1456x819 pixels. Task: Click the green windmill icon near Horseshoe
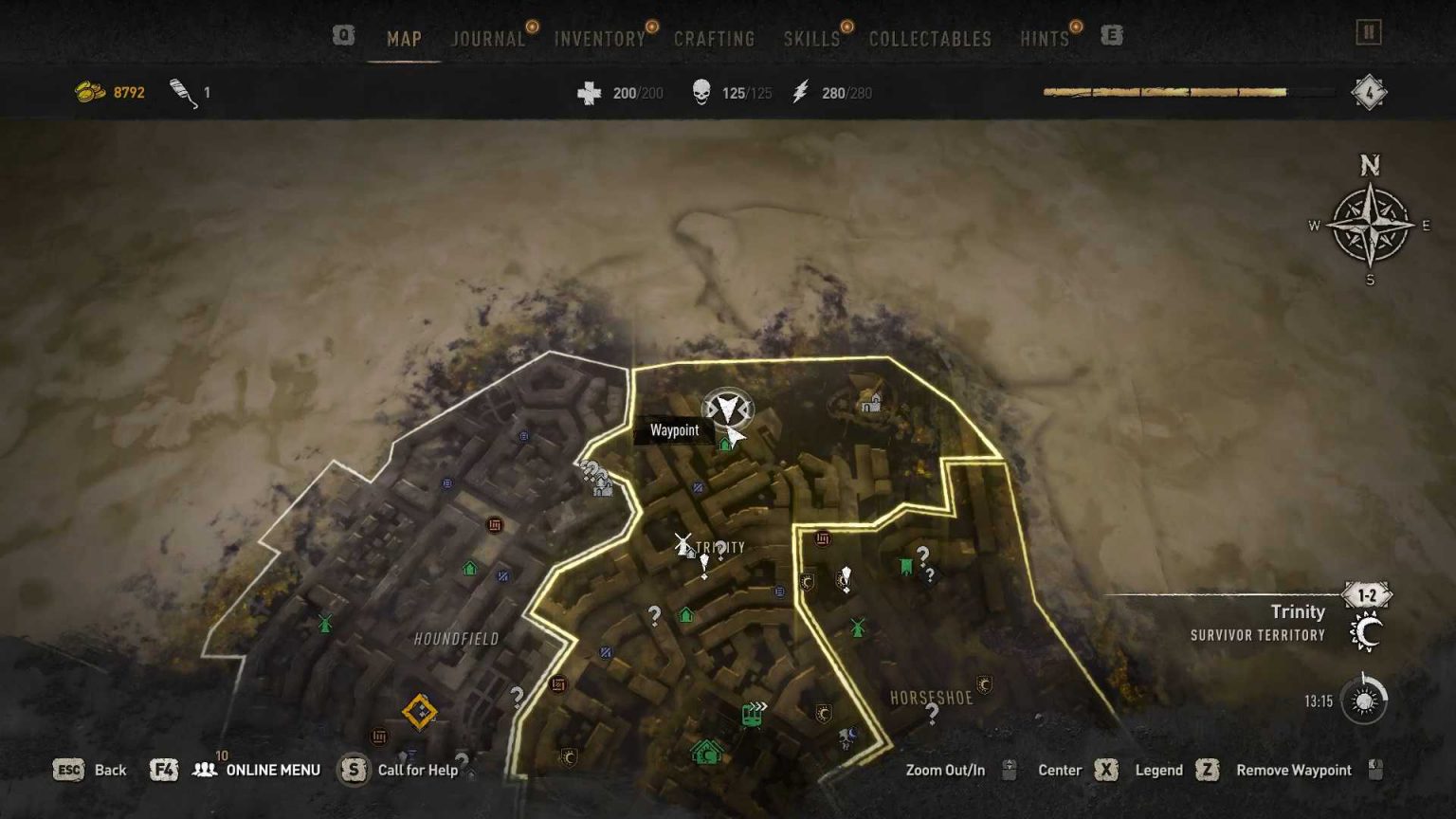[x=855, y=627]
